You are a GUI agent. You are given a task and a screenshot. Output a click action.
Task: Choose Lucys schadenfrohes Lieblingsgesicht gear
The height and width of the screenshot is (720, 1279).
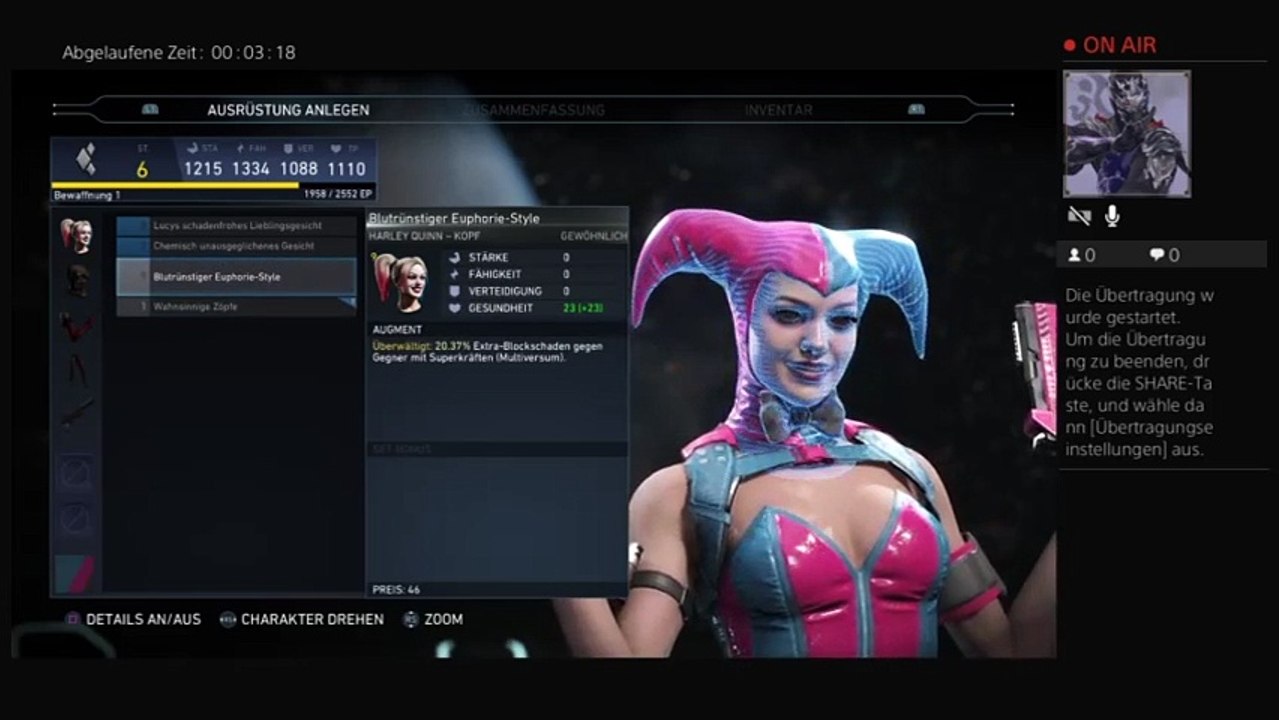tap(237, 226)
